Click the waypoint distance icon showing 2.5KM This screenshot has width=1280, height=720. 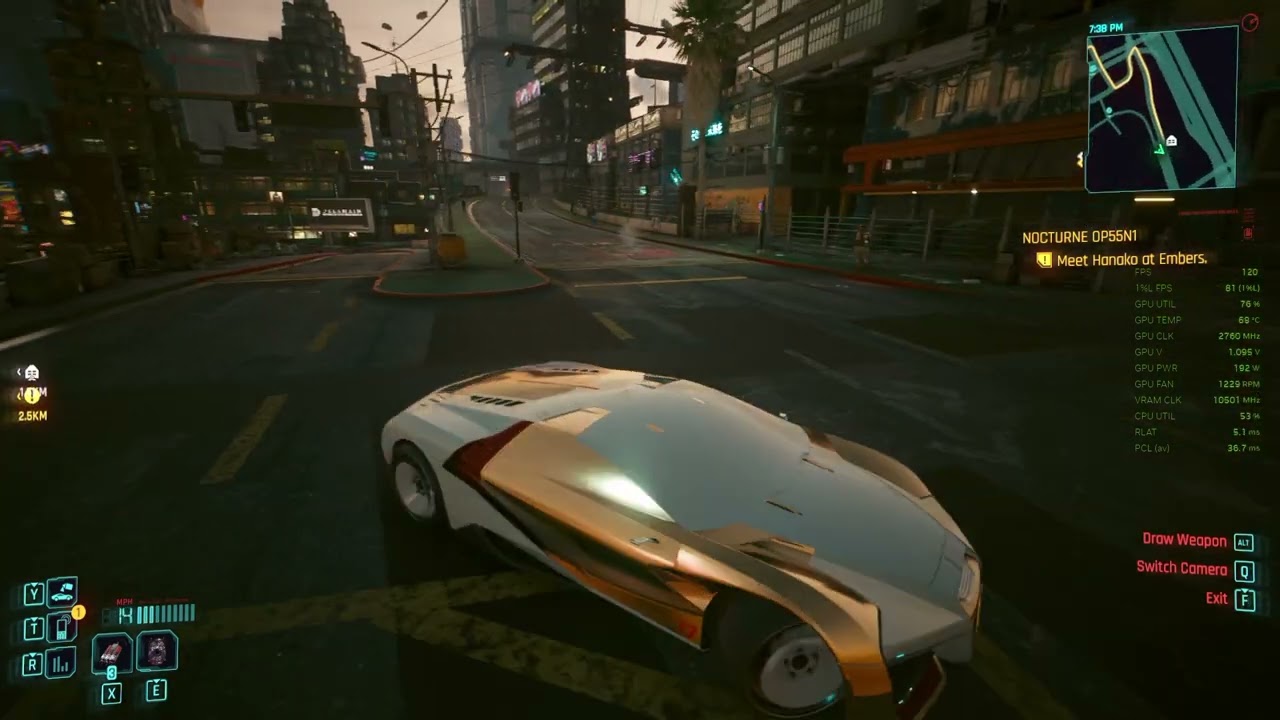point(33,415)
